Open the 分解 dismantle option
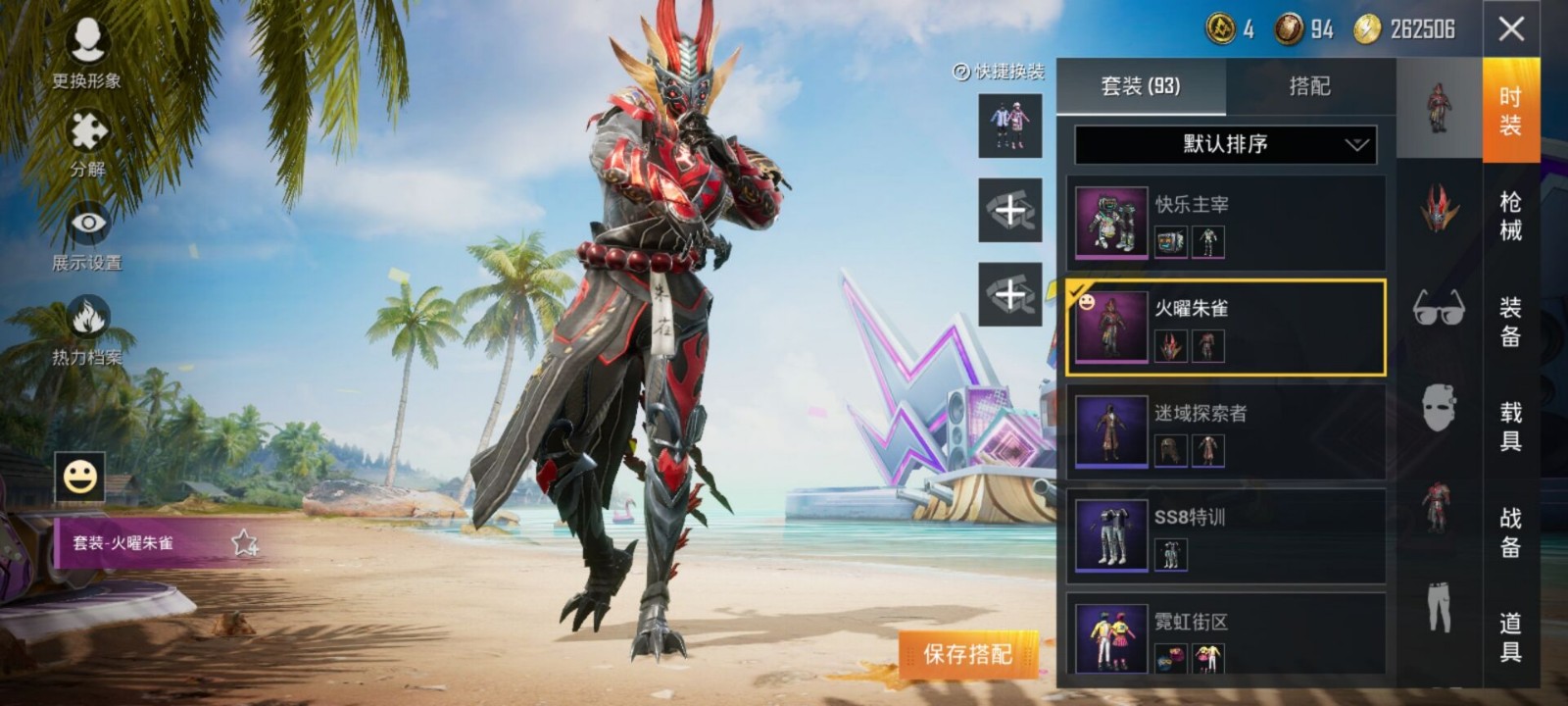The width and height of the screenshot is (1568, 706). 87,143
